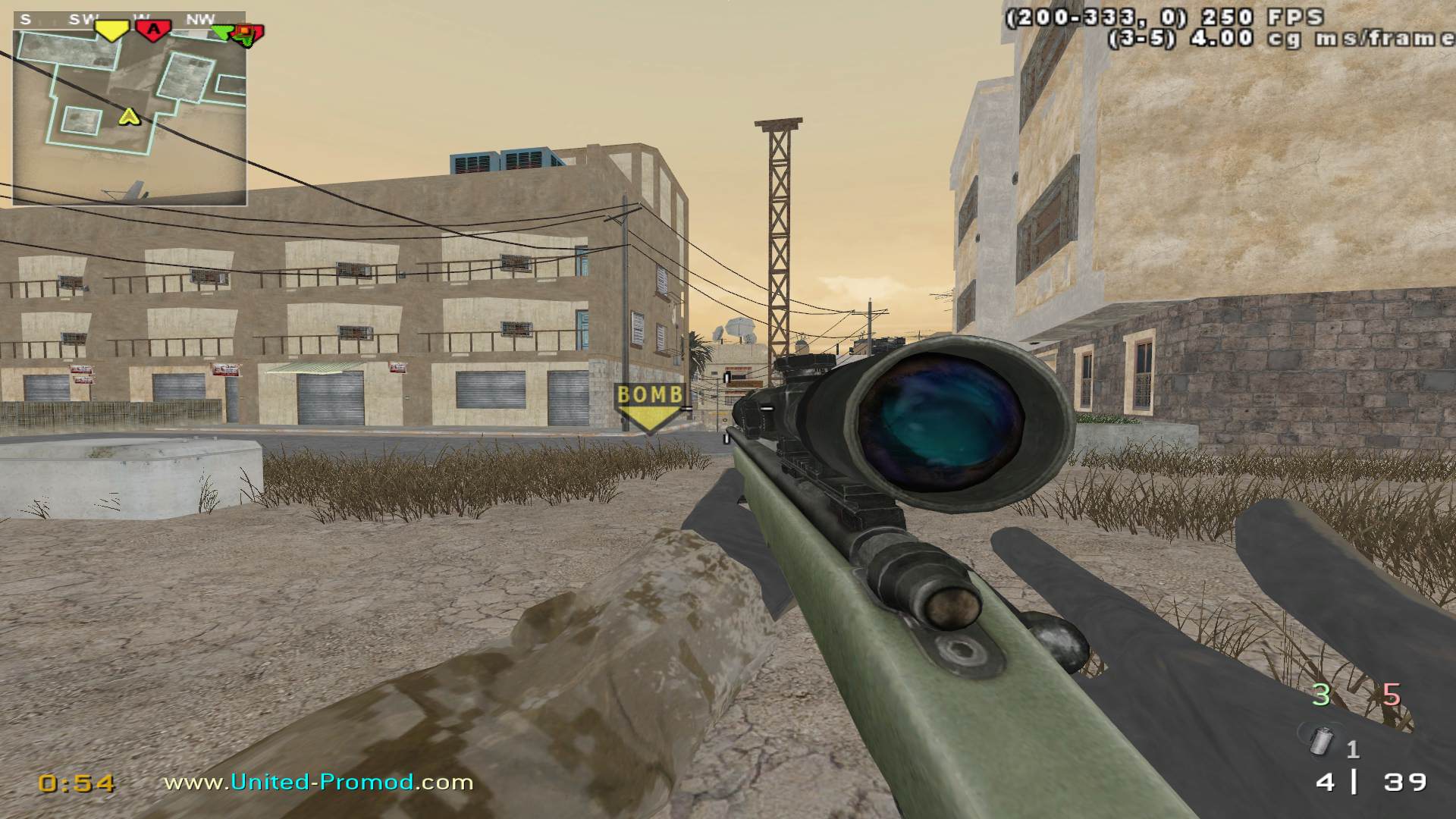Viewport: 1456px width, 819px height.
Task: Click the red A bombsite compass marker
Action: click(154, 30)
